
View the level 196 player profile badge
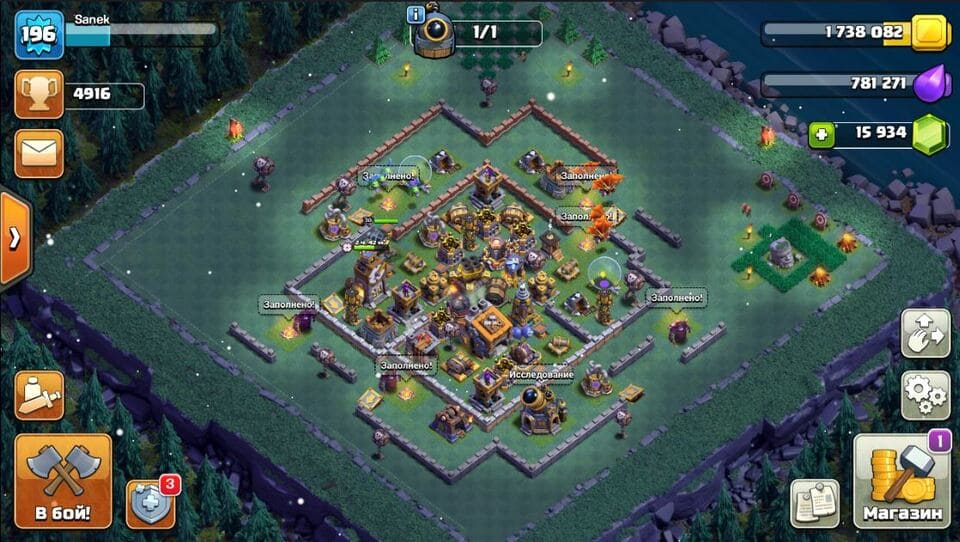tap(39, 35)
